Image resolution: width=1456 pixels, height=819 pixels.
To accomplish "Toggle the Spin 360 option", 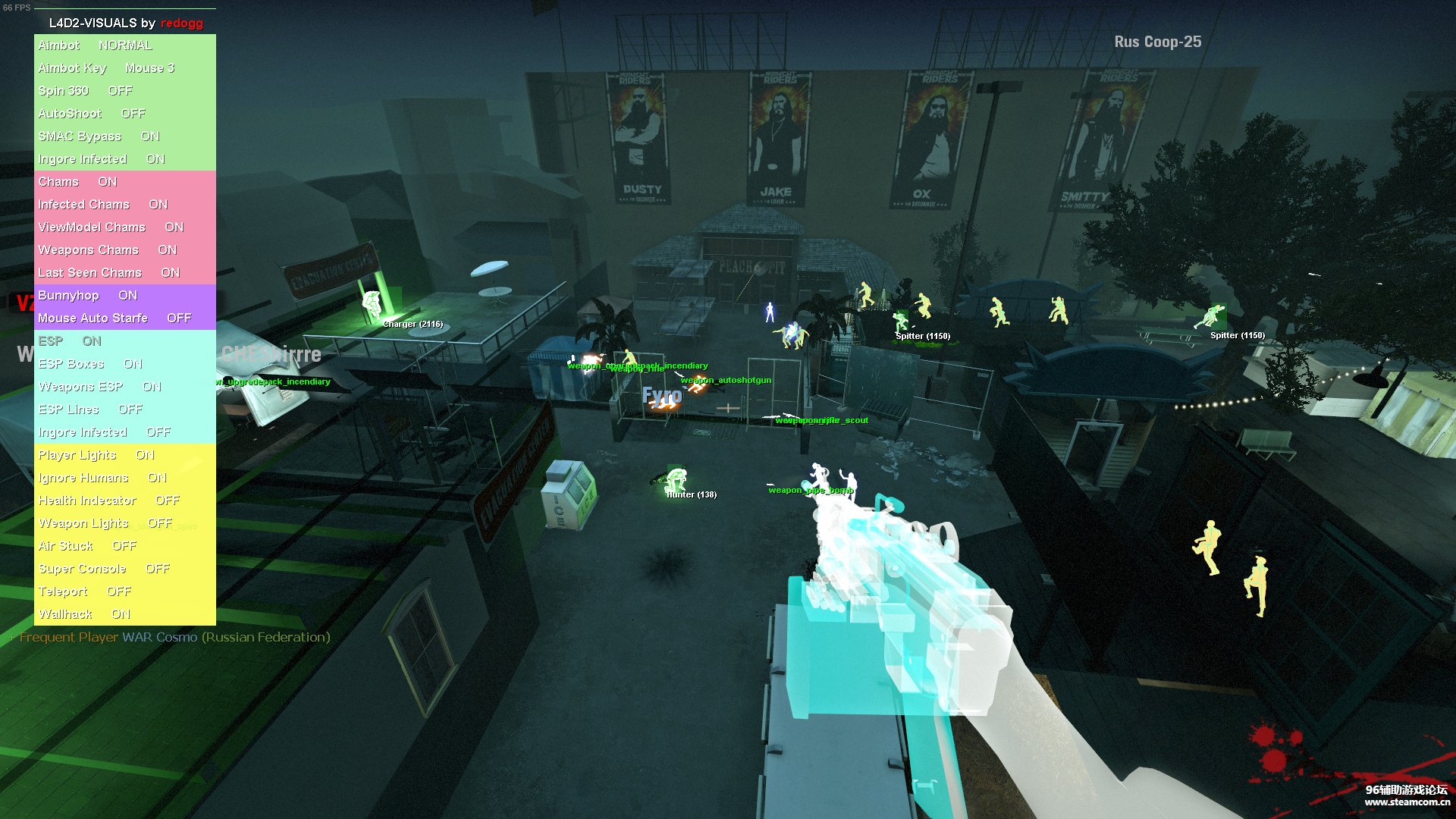I will 85,91.
